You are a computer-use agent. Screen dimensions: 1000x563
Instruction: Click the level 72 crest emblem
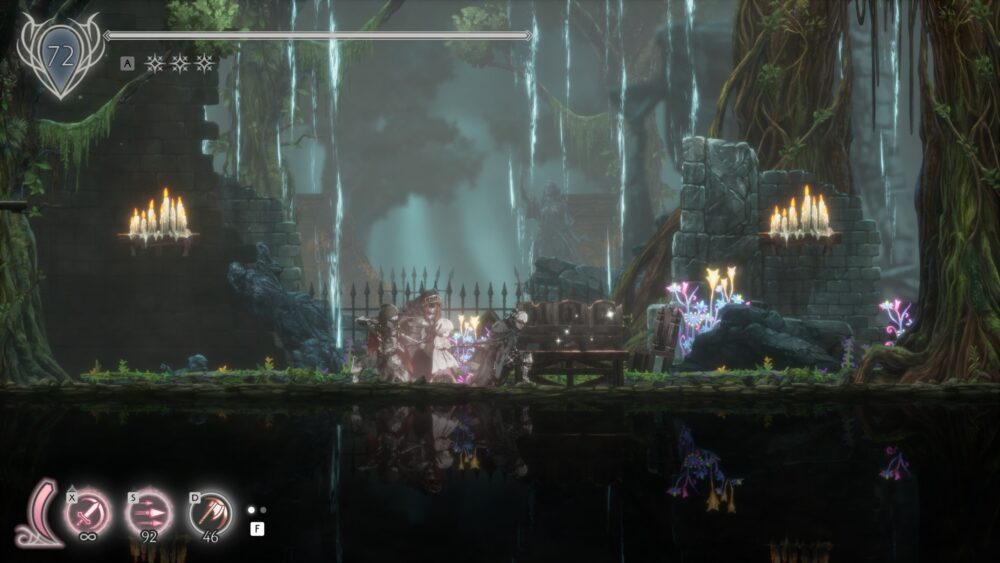61,55
